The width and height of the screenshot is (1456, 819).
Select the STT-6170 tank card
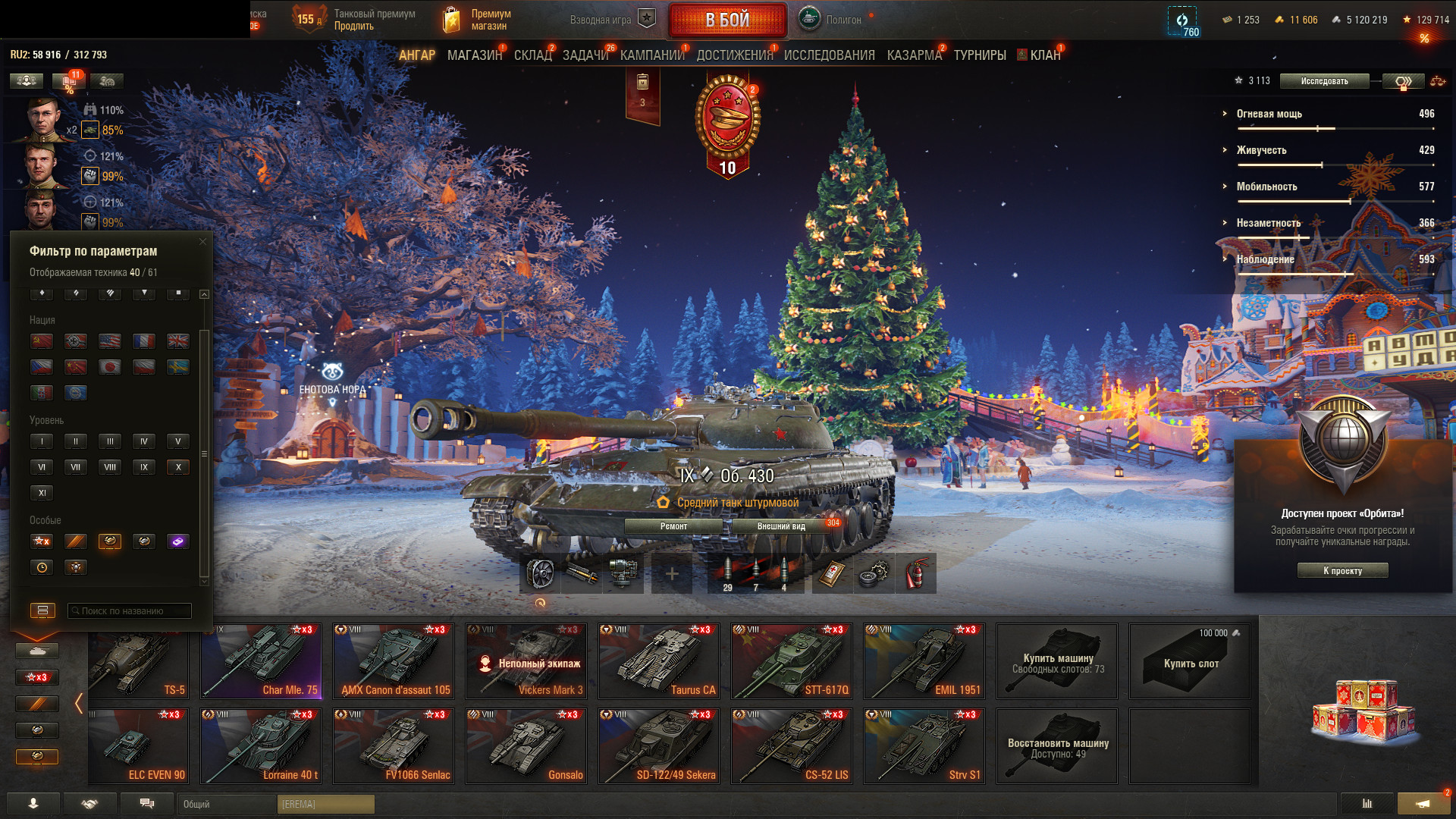click(792, 661)
